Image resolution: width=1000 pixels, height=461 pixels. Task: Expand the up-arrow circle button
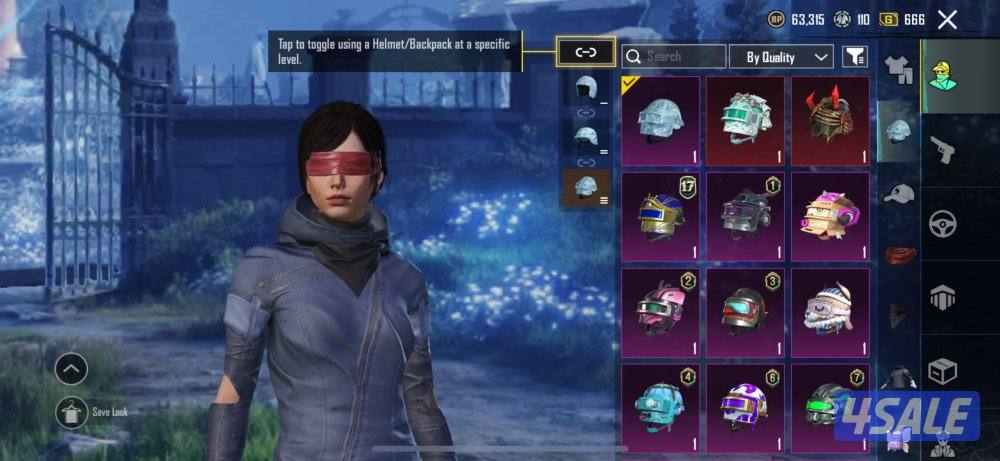[x=71, y=370]
